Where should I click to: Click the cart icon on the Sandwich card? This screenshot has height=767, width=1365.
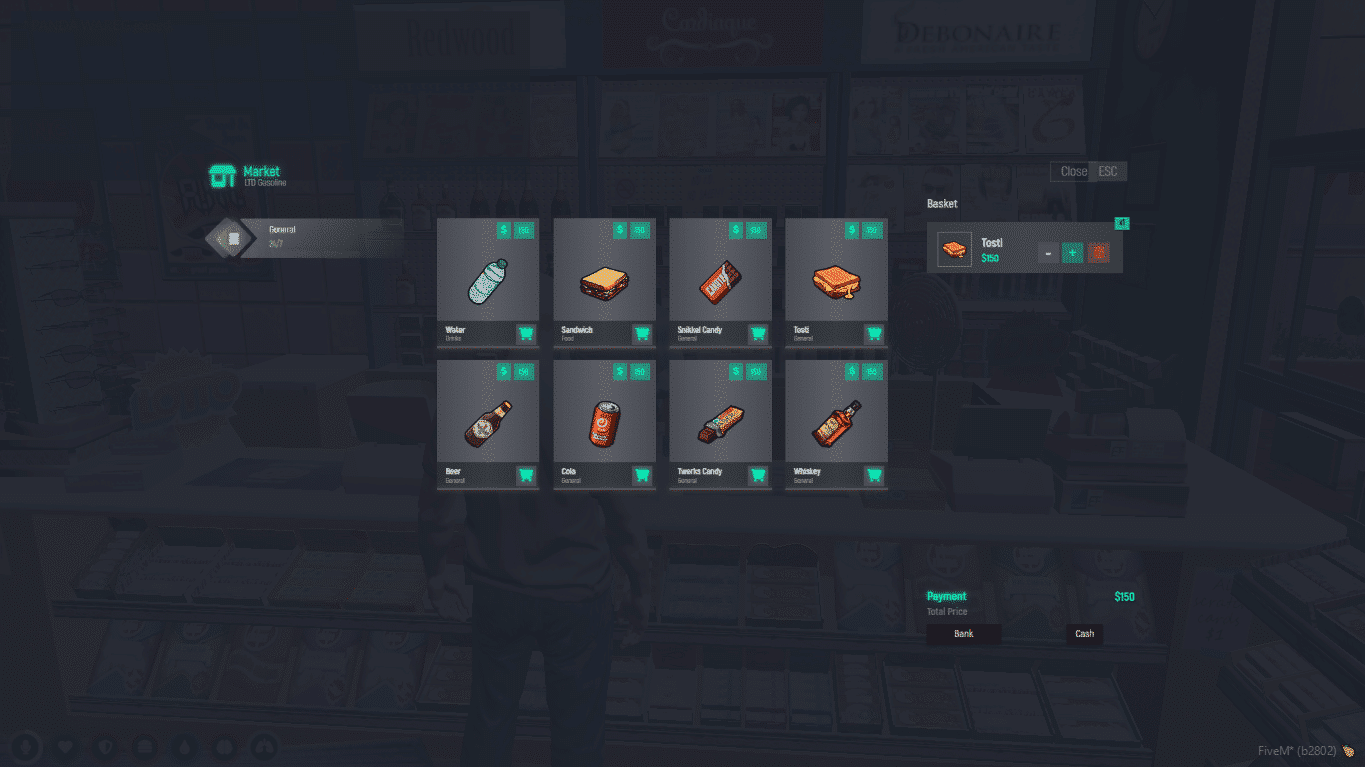click(x=642, y=335)
